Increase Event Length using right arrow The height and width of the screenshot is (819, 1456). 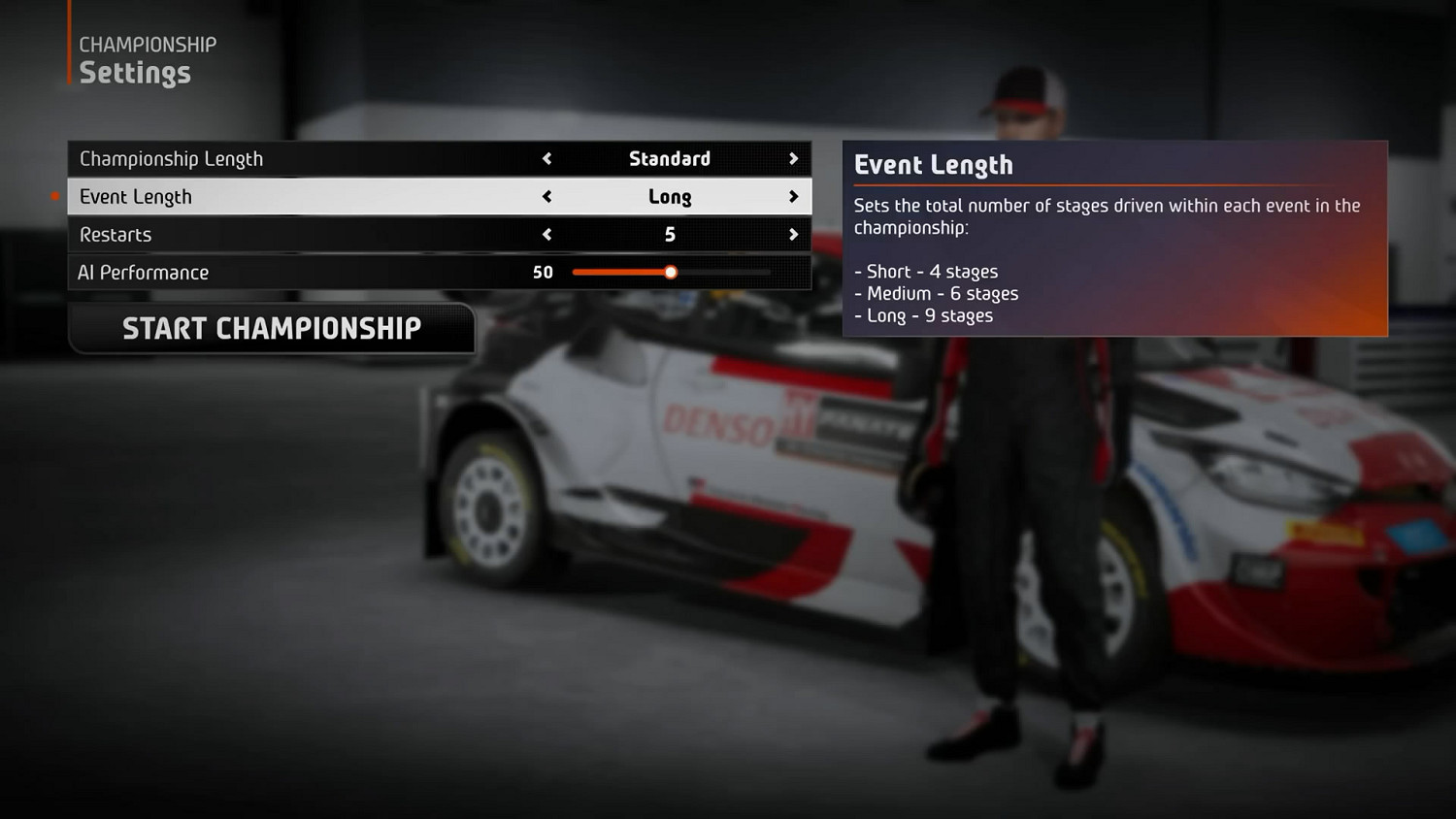pos(793,196)
